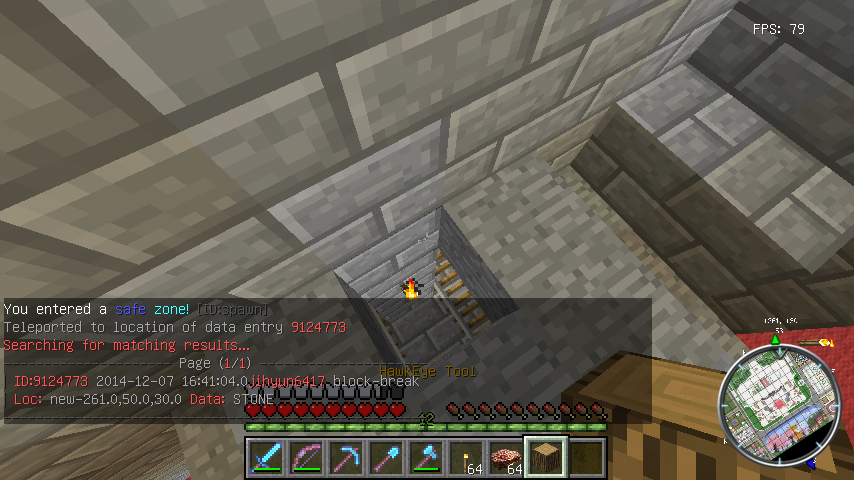
Task: Equip the diamond pickaxe slot
Action: (346, 457)
